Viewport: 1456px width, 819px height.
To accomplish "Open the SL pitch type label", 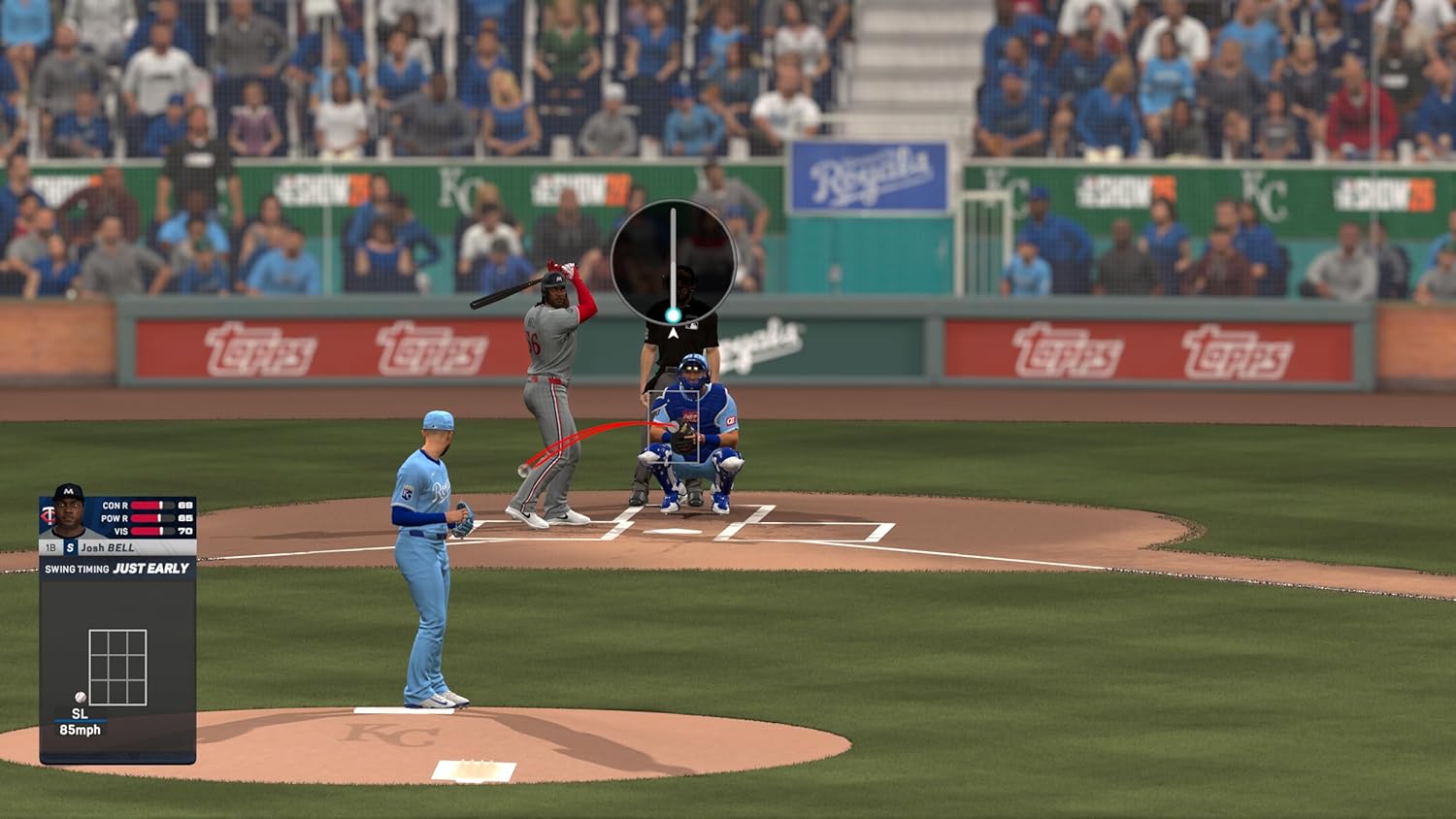I will coord(80,715).
